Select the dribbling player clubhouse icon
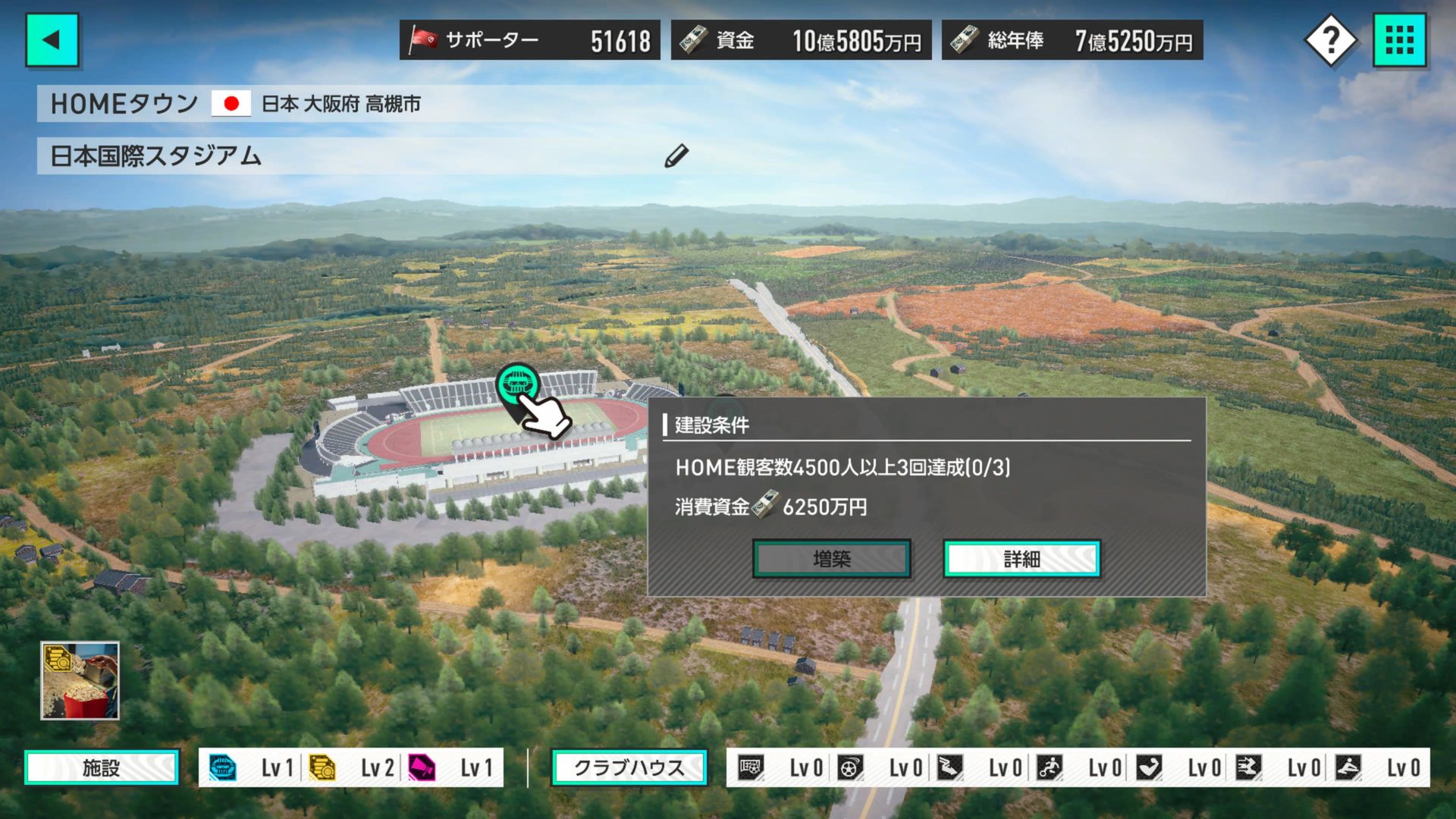Screen dimensions: 1456x819 point(1050,767)
